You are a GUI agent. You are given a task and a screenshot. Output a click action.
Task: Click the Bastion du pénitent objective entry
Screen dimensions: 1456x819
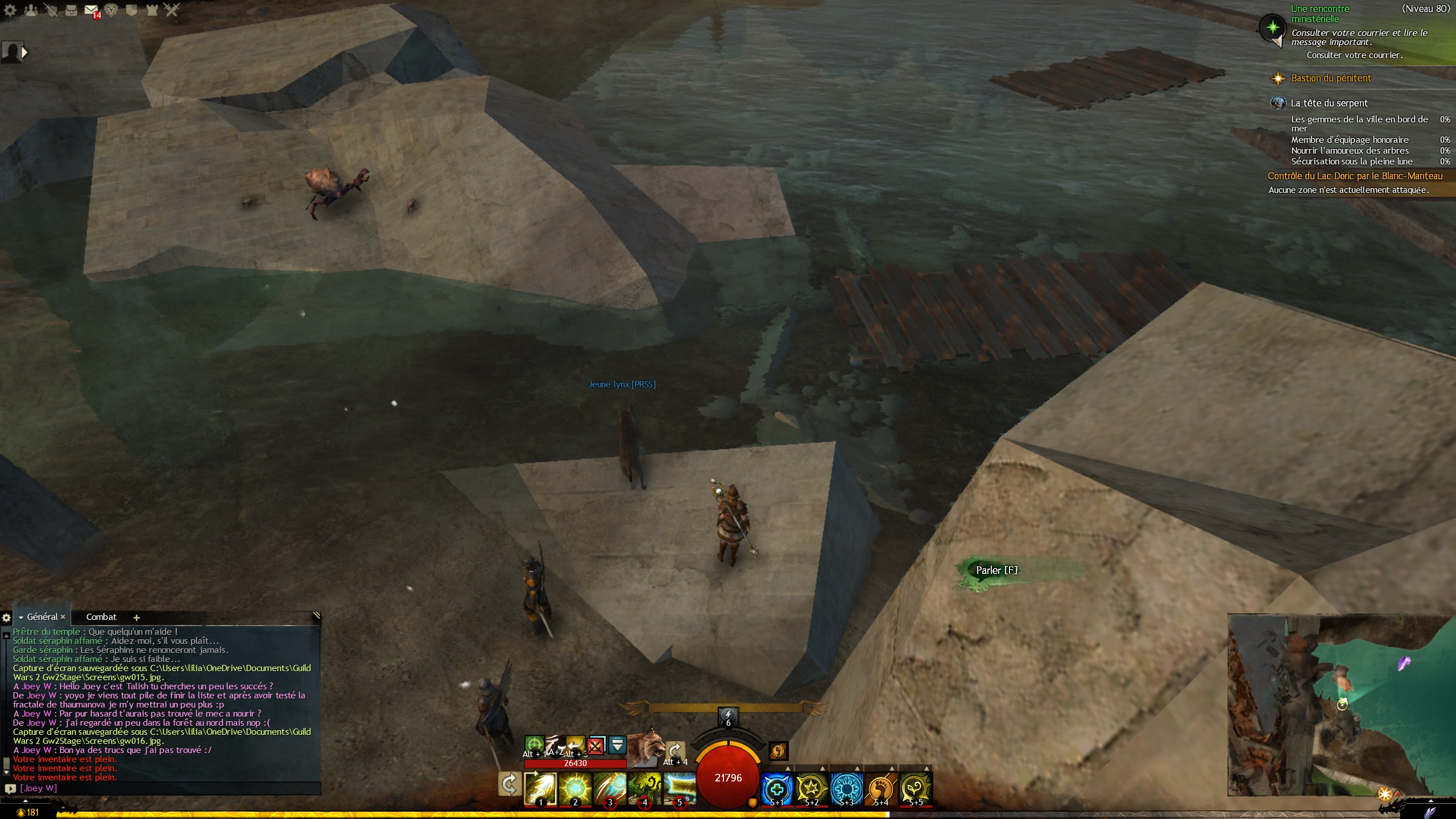(x=1331, y=78)
